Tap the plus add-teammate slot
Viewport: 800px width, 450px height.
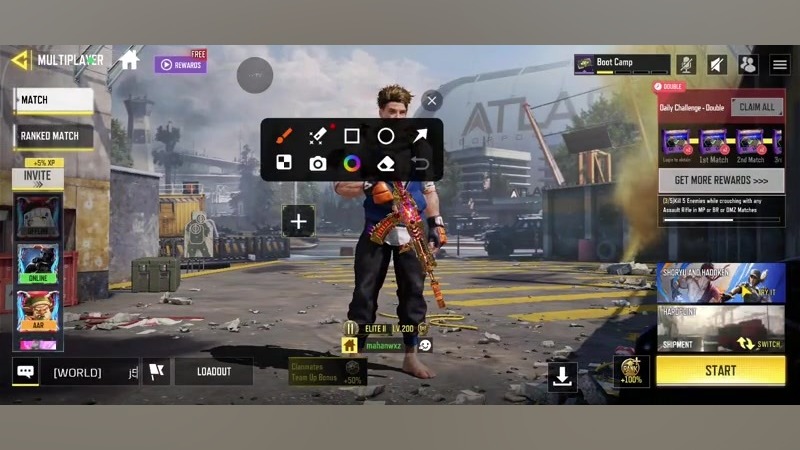[298, 222]
